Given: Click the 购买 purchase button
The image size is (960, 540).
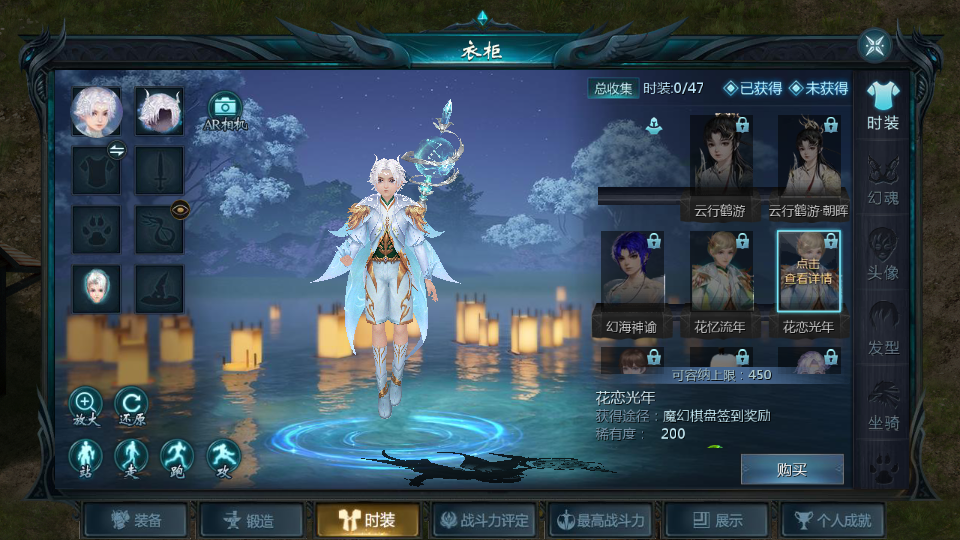Looking at the screenshot, I should (x=791, y=469).
